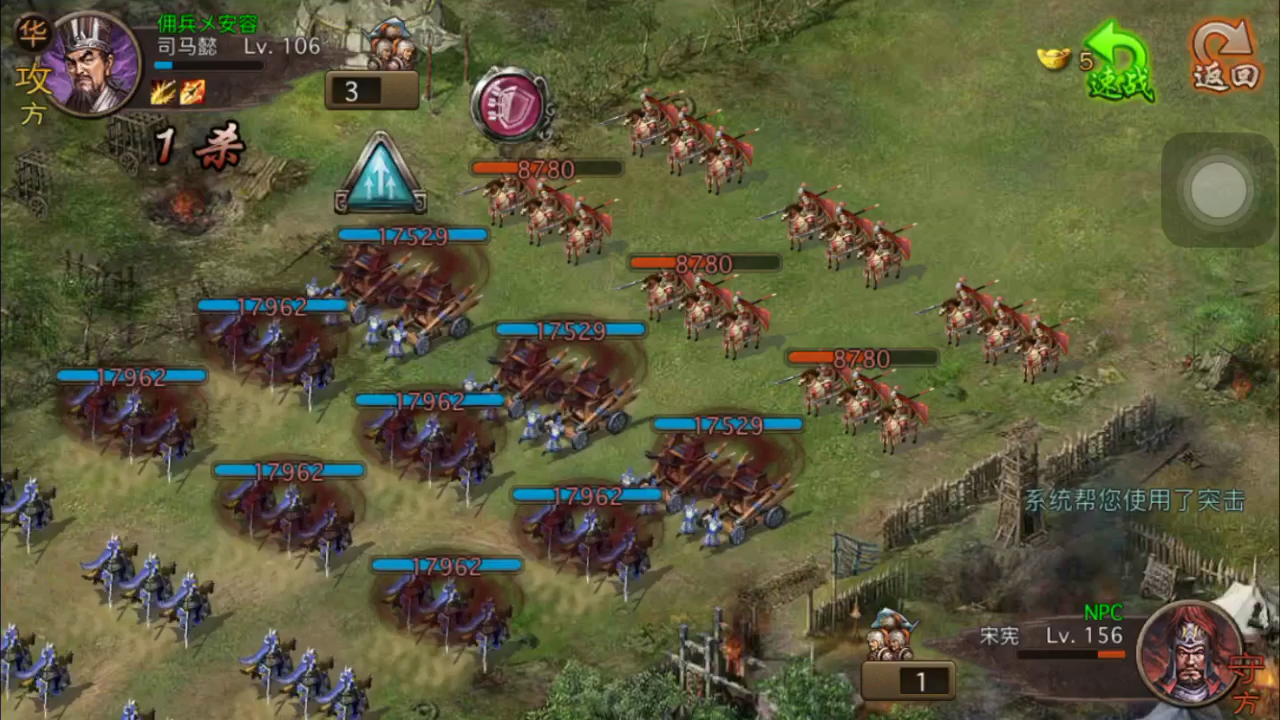The height and width of the screenshot is (720, 1280).
Task: Open the defender troop count box showing 1
Action: (908, 681)
